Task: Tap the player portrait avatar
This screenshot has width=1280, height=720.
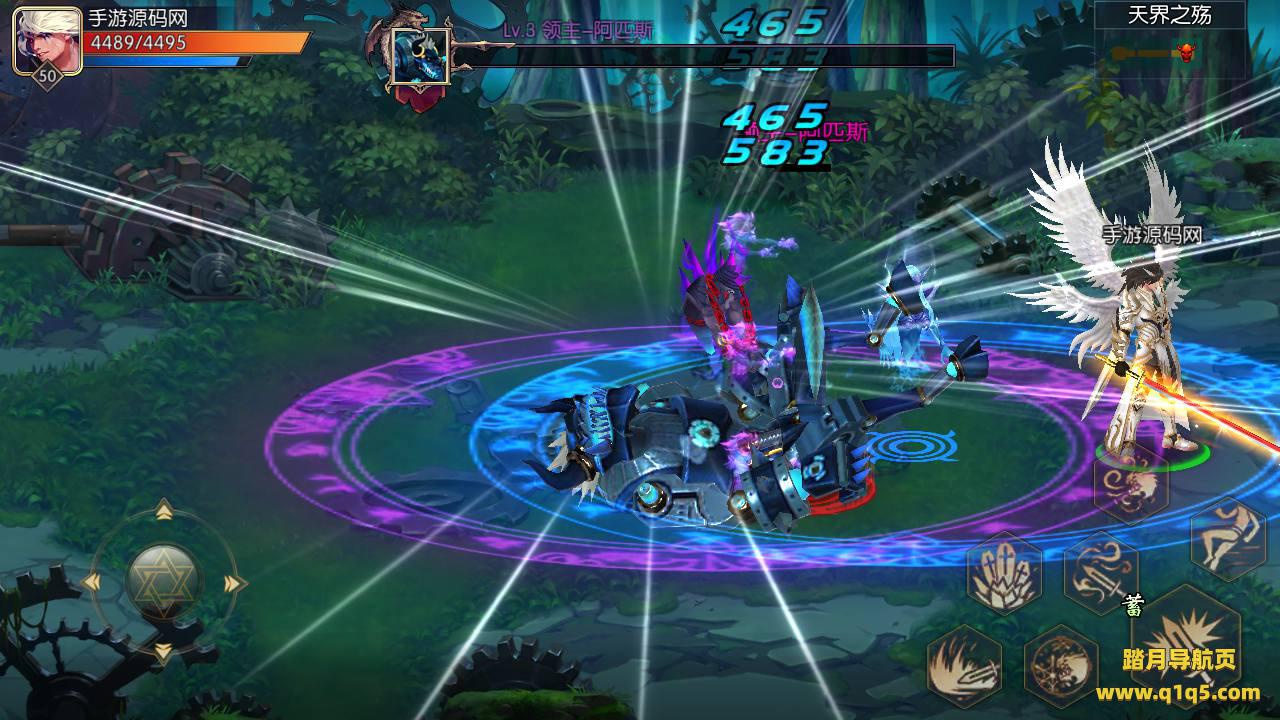Action: tap(47, 40)
